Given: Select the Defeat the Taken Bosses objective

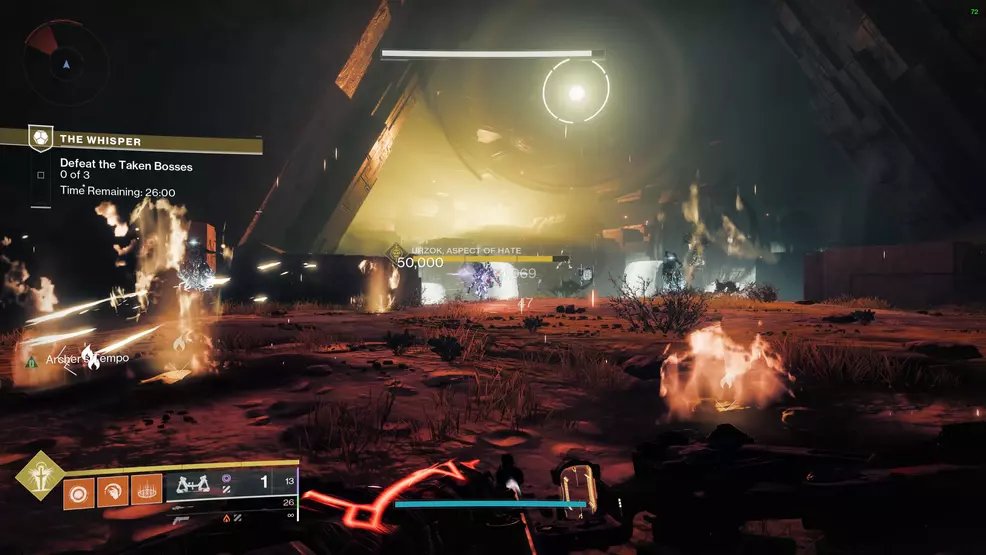Looking at the screenshot, I should point(126,165).
